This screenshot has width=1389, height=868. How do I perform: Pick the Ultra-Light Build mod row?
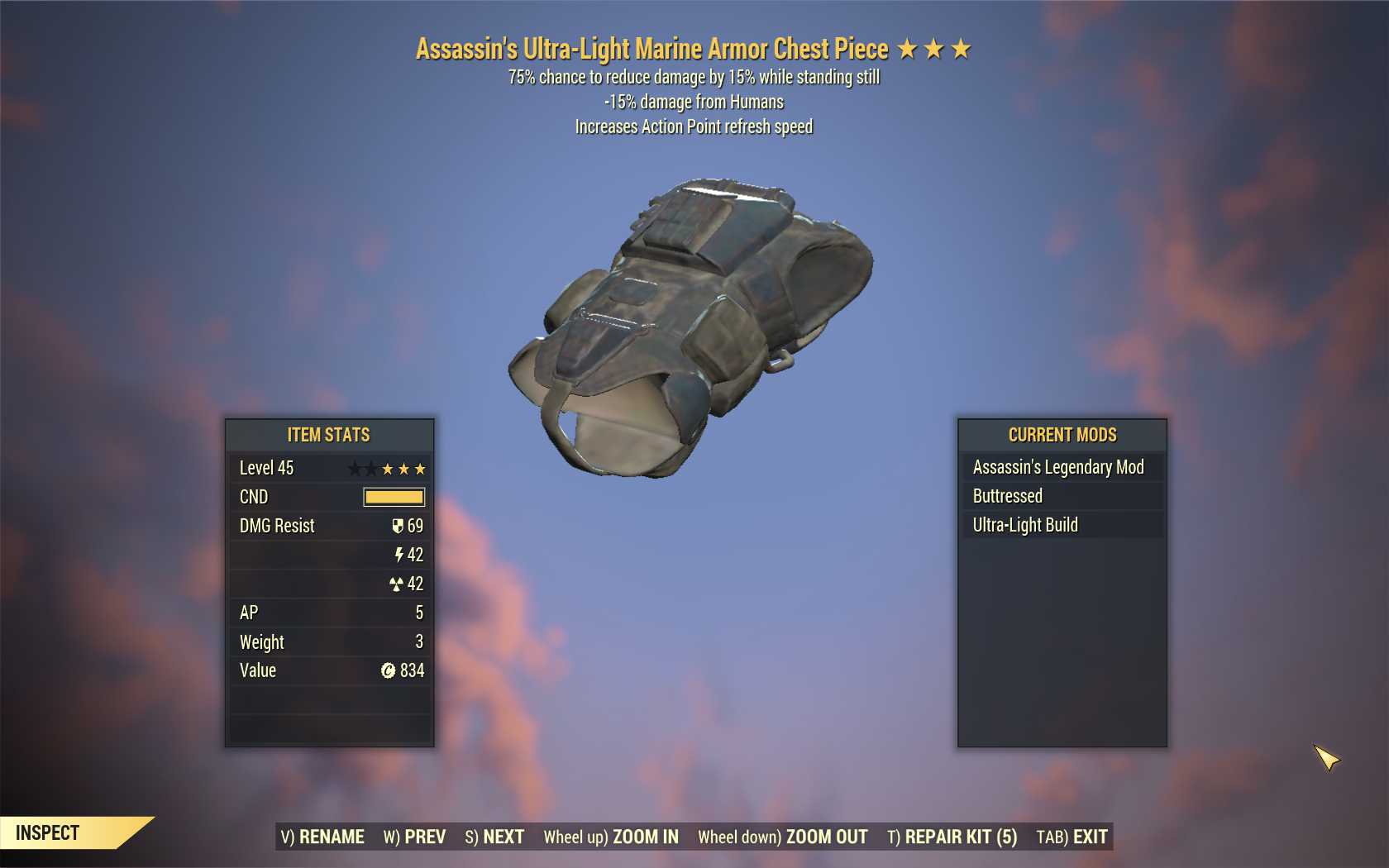(x=1062, y=525)
